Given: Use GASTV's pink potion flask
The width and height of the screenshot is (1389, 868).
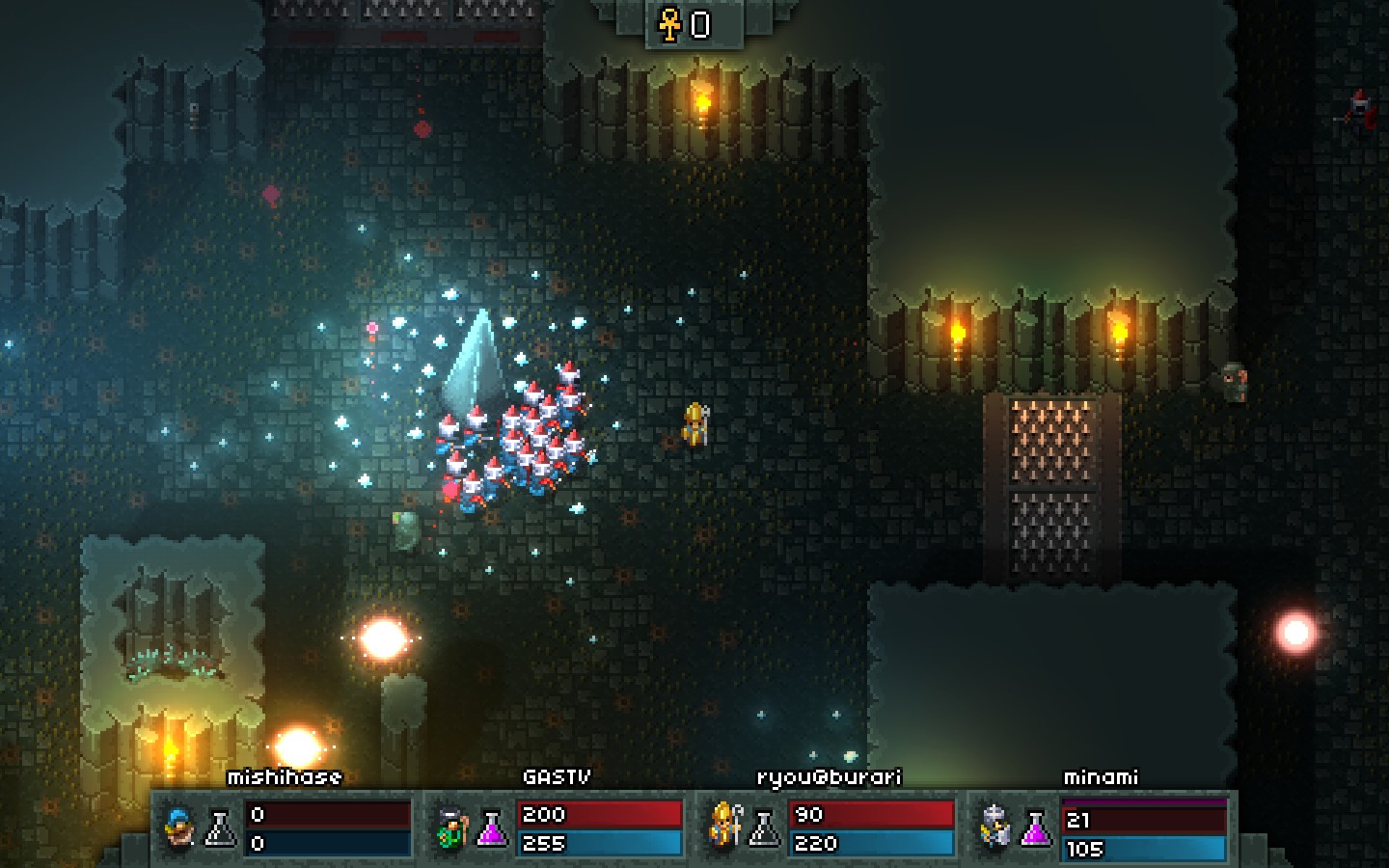Looking at the screenshot, I should [492, 827].
